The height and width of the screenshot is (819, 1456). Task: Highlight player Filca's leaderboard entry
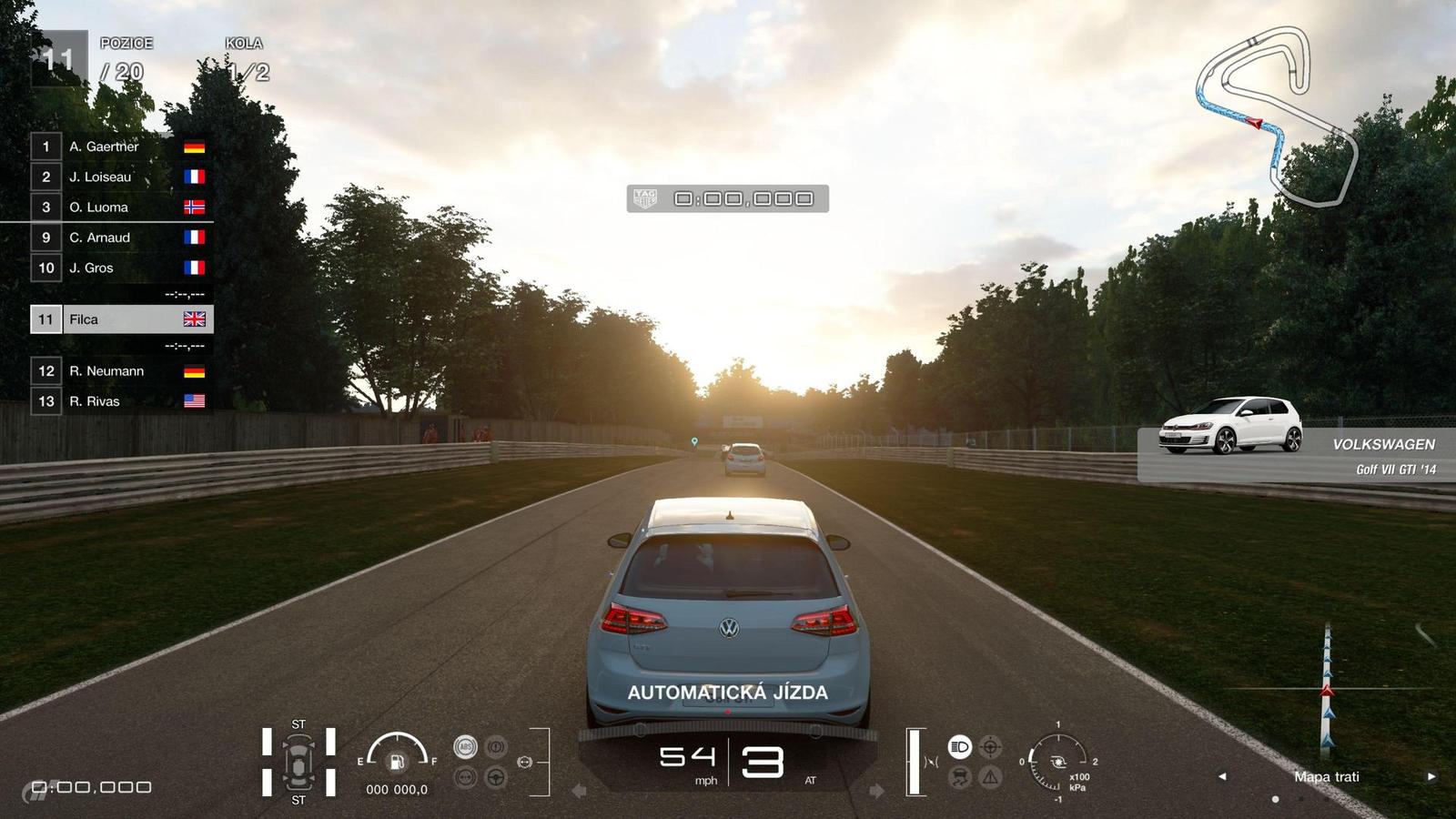click(121, 319)
